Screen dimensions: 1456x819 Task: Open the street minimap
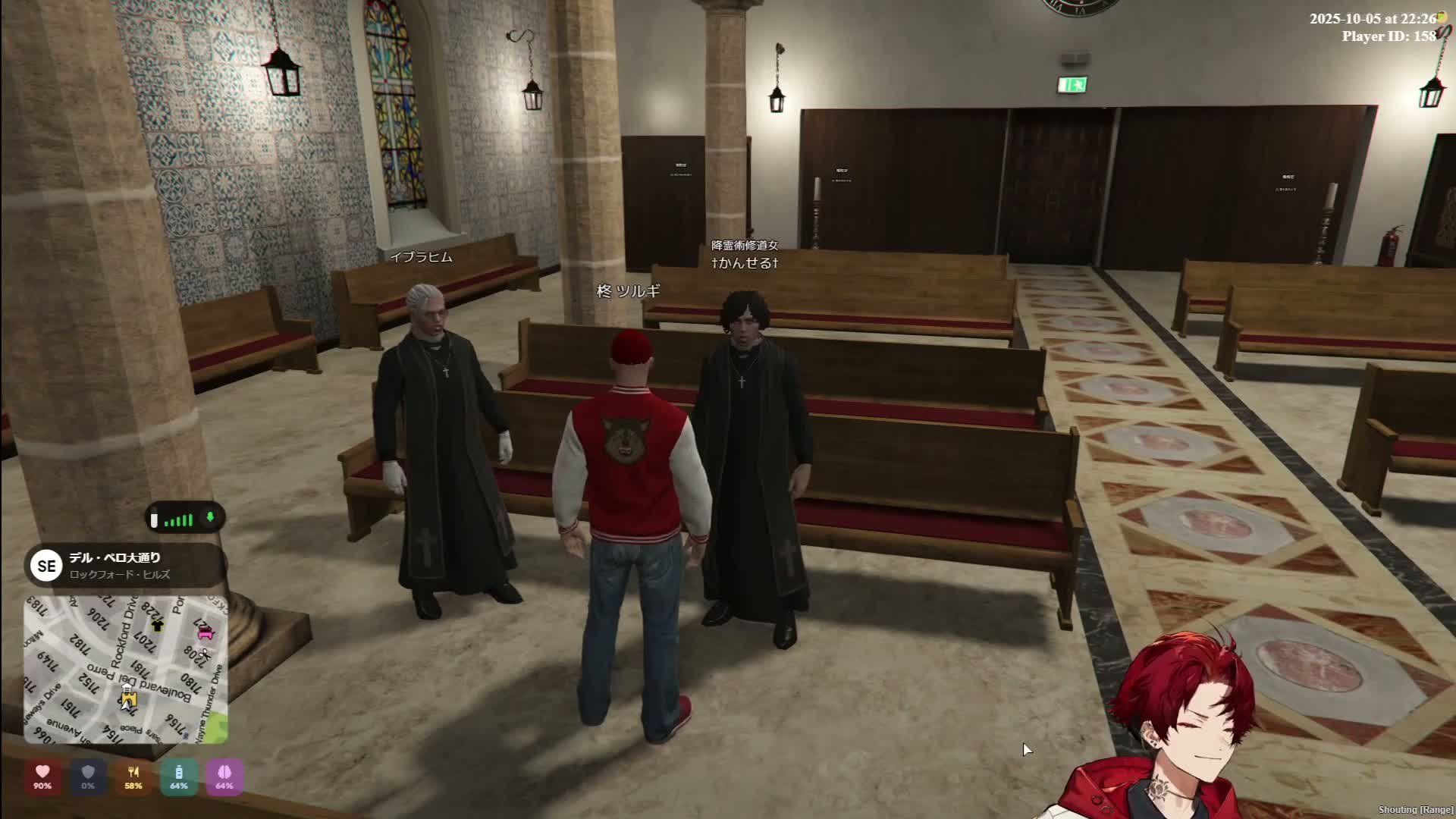(125, 669)
